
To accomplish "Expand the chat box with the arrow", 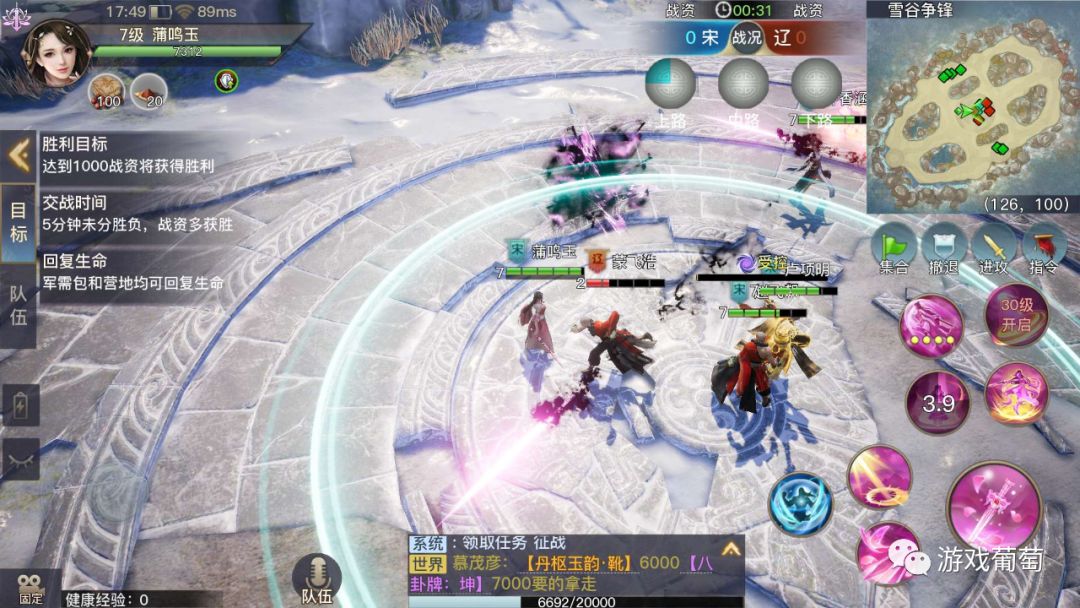I will pyautogui.click(x=730, y=549).
